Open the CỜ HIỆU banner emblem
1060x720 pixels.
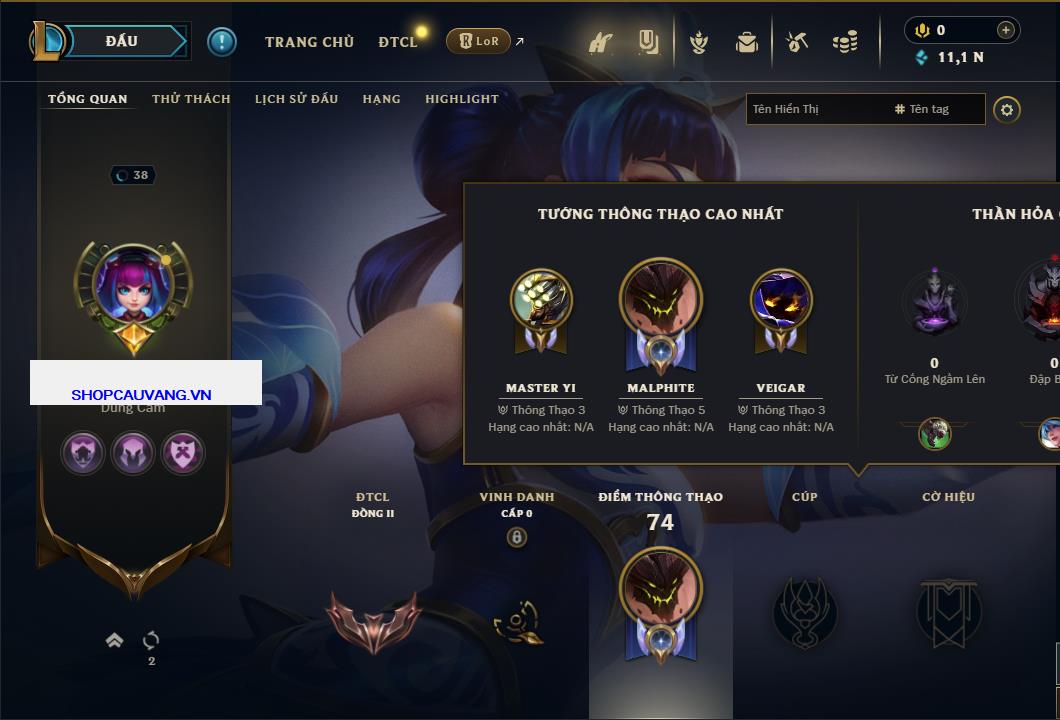(948, 610)
